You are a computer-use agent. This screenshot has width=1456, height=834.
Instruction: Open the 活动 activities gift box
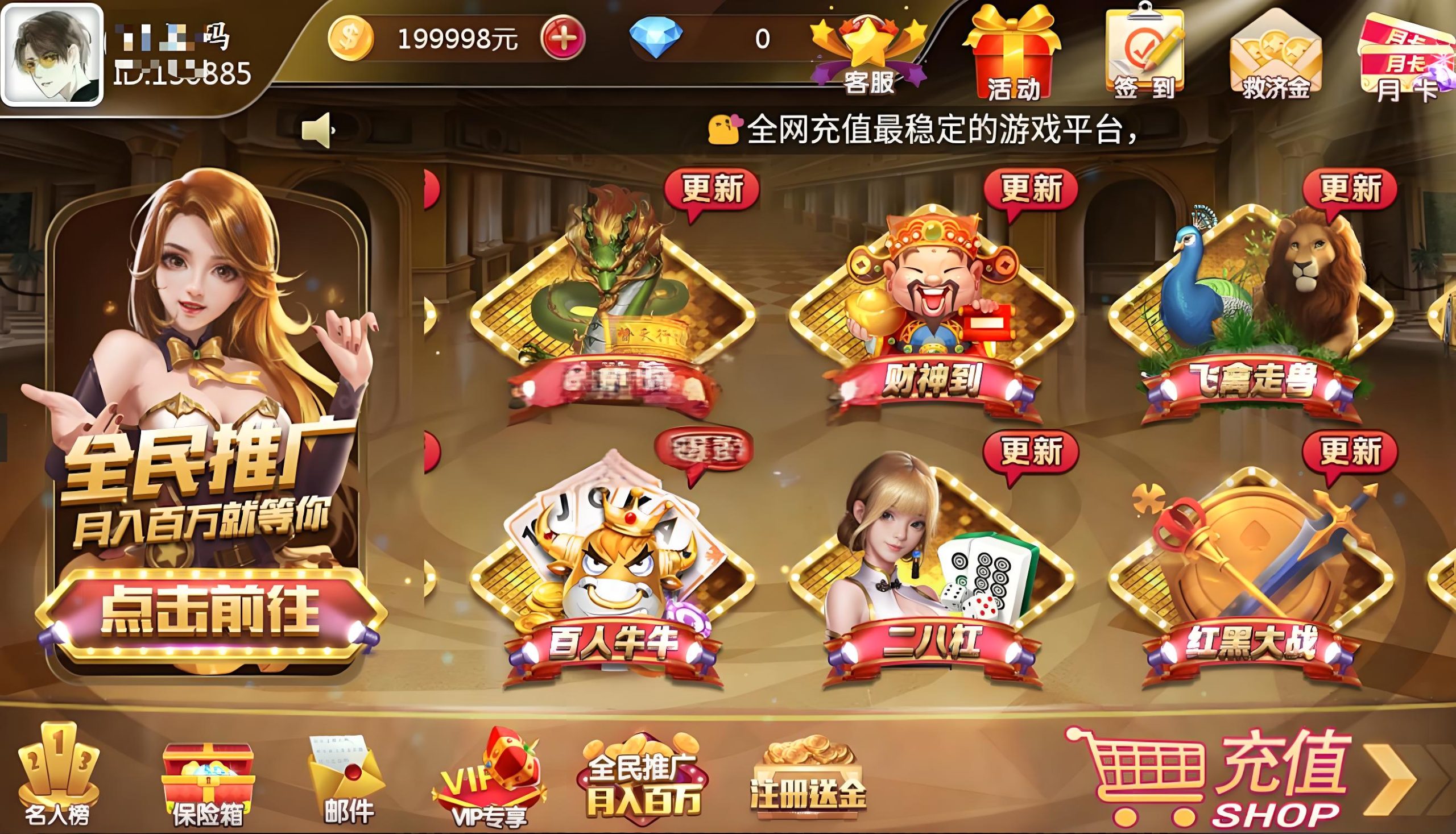1017,55
